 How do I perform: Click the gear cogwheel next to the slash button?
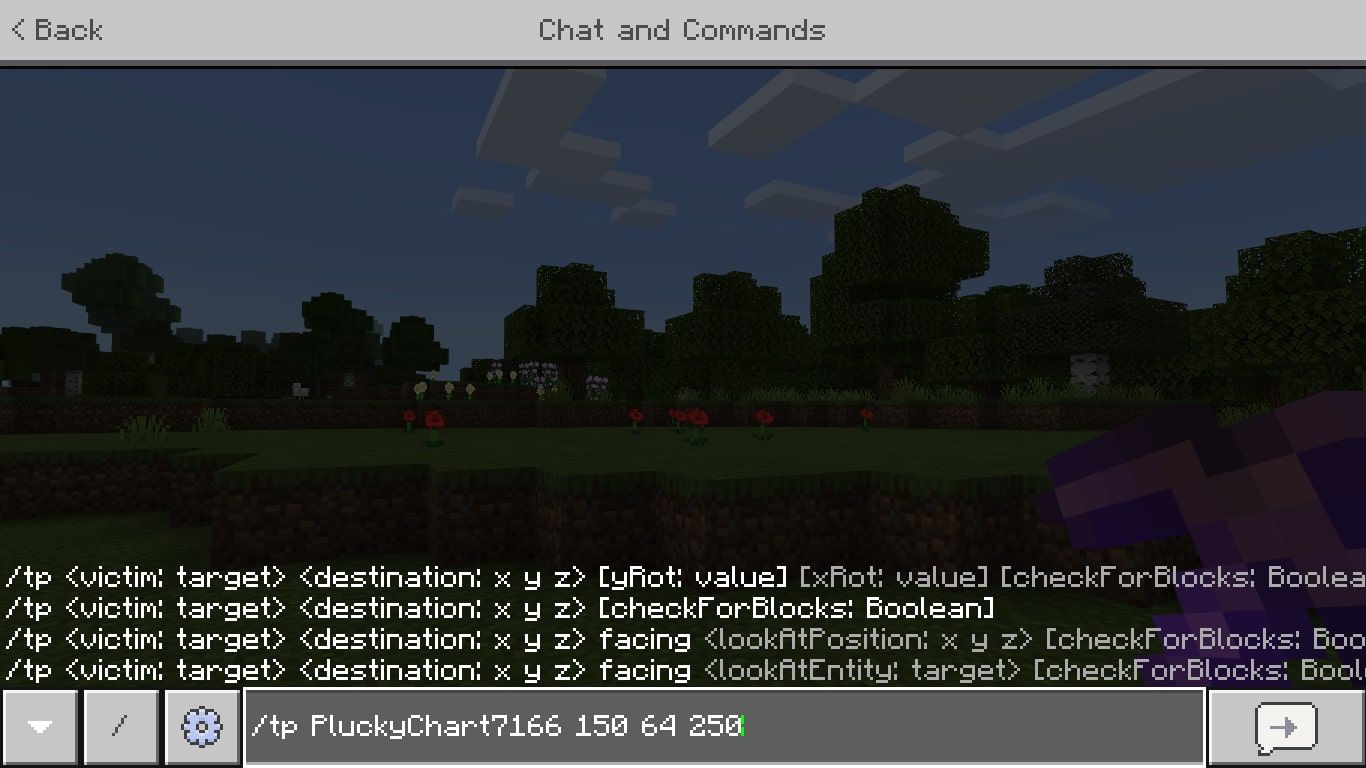click(x=201, y=727)
